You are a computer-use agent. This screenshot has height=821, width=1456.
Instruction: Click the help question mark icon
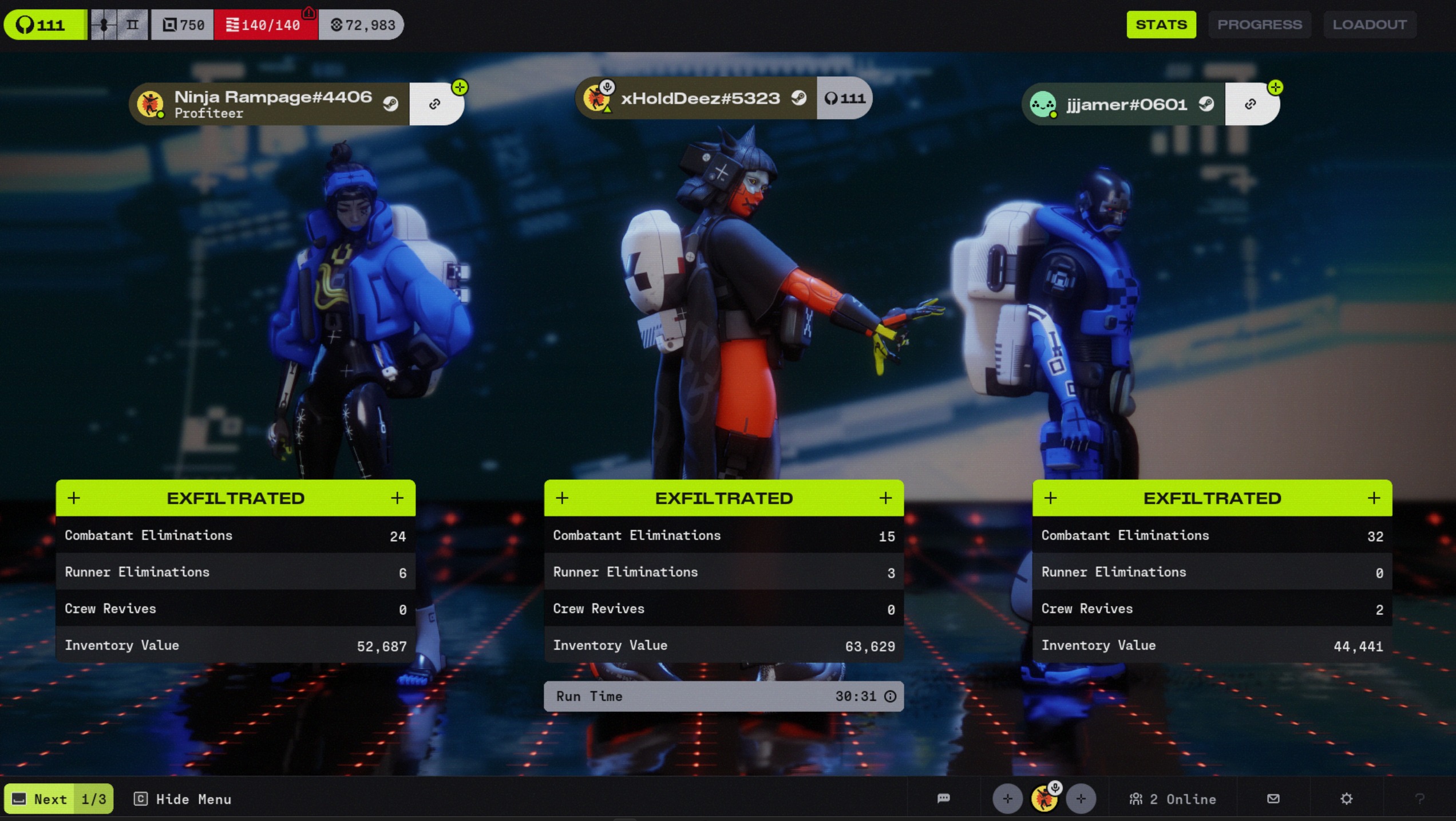[x=1419, y=798]
